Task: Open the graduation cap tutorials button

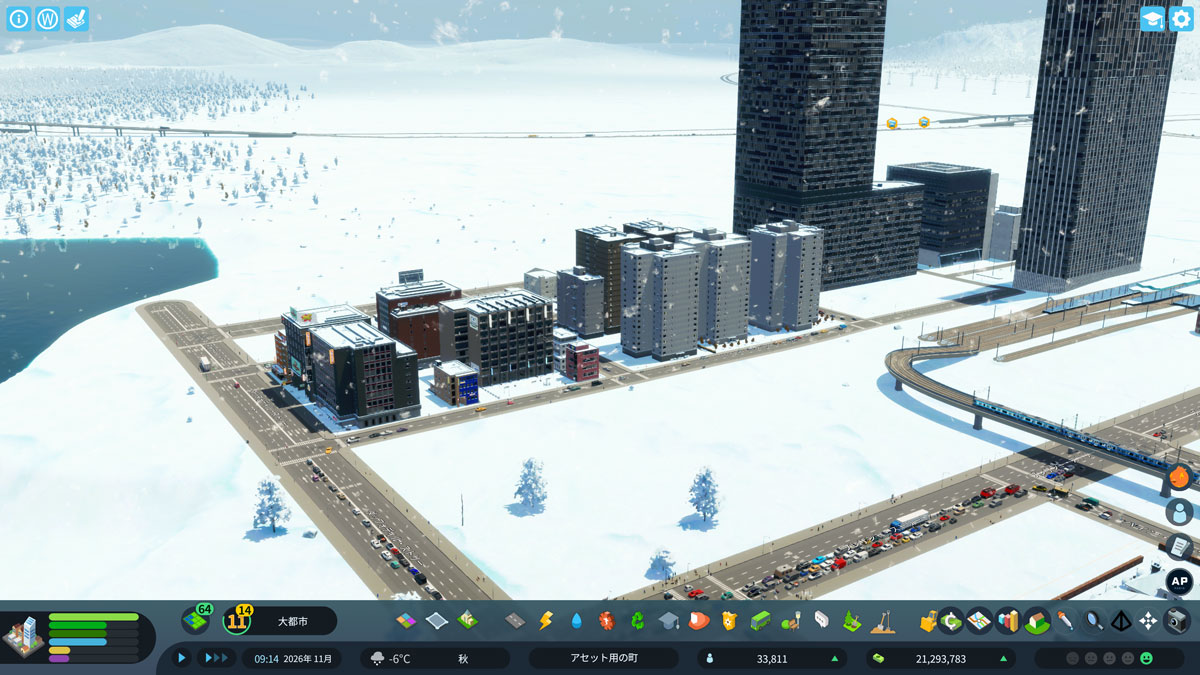Action: tap(1153, 19)
